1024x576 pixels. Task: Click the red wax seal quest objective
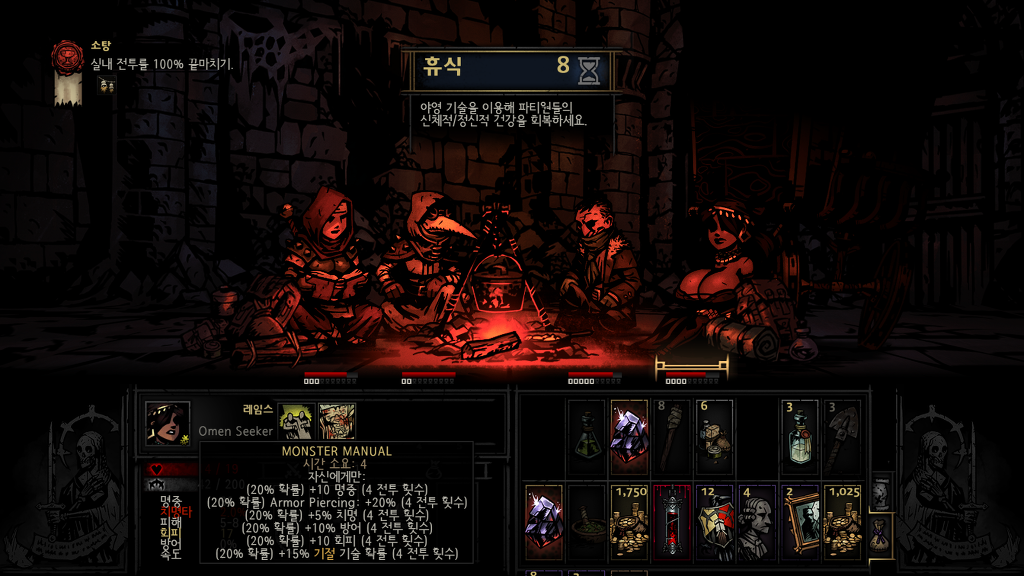tap(69, 56)
